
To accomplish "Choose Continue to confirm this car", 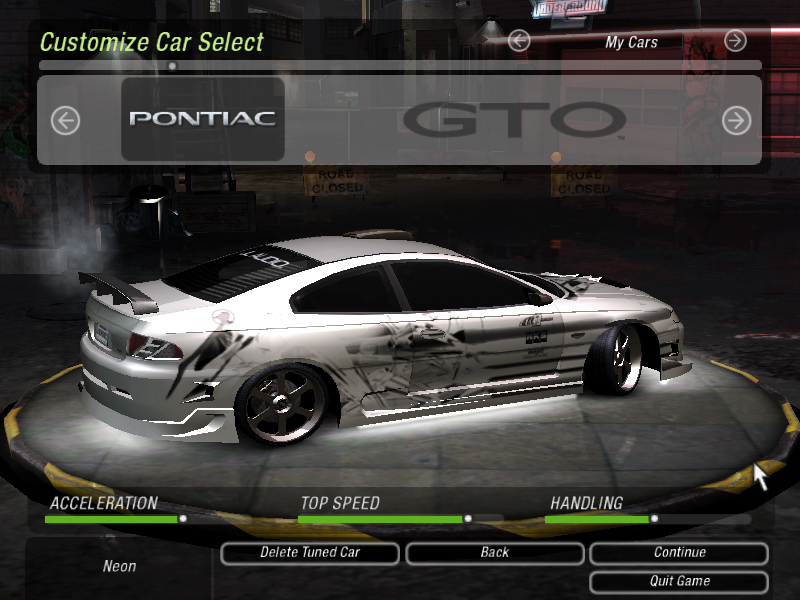I will pyautogui.click(x=679, y=553).
